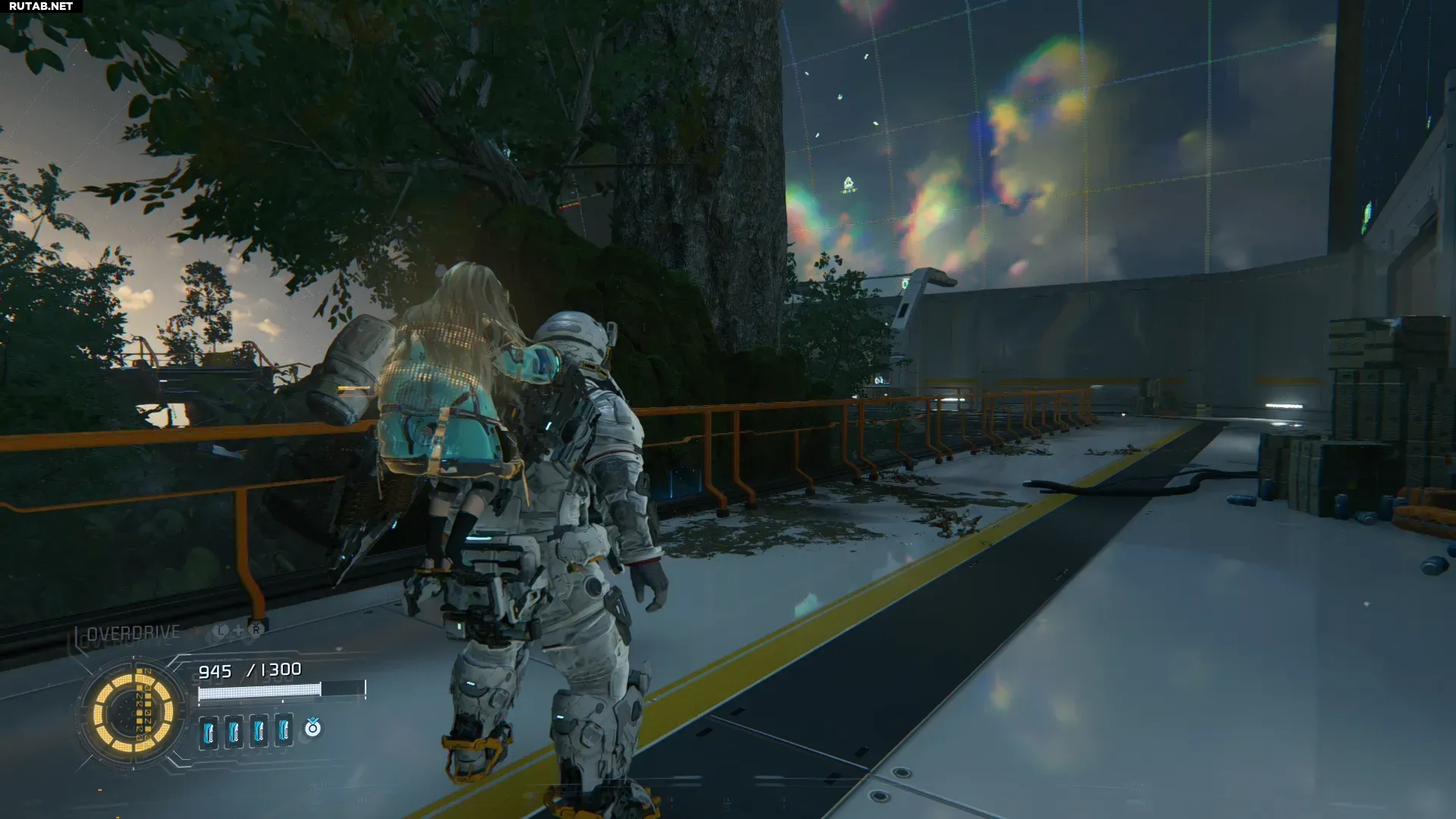Open the RUTAB.NET watermark link
The image size is (1456, 819).
[41, 6]
